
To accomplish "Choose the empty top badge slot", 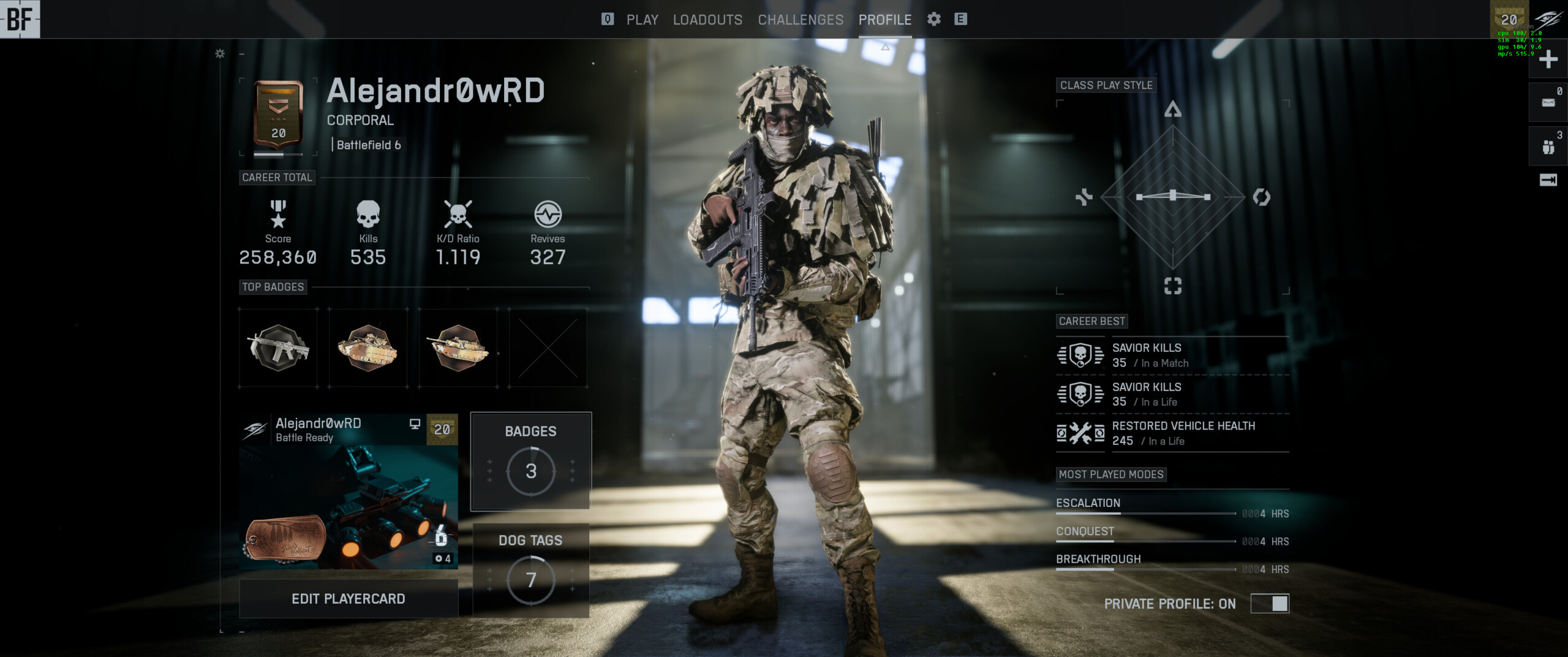I will [x=548, y=347].
